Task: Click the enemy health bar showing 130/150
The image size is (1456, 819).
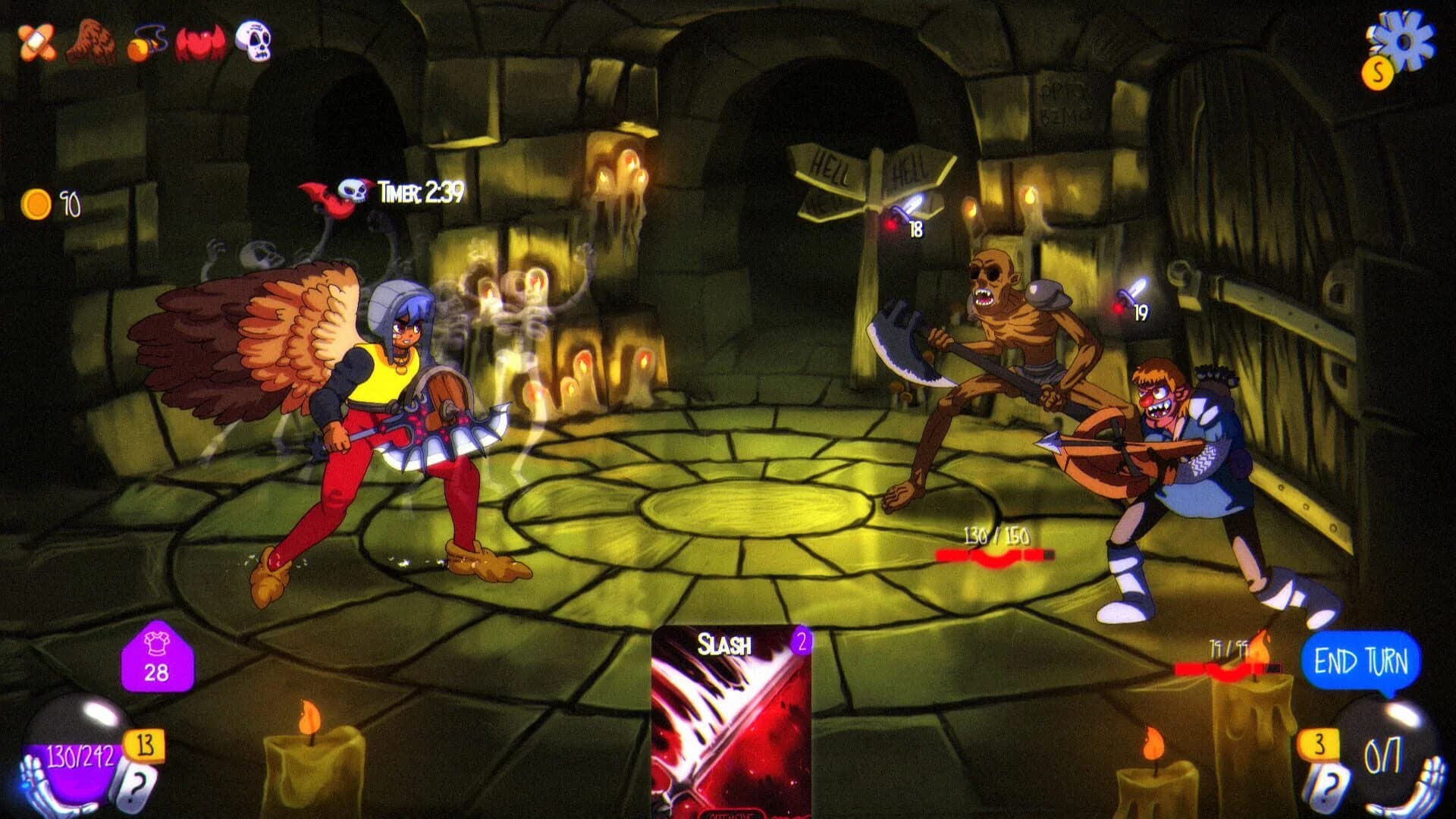Action: click(993, 554)
